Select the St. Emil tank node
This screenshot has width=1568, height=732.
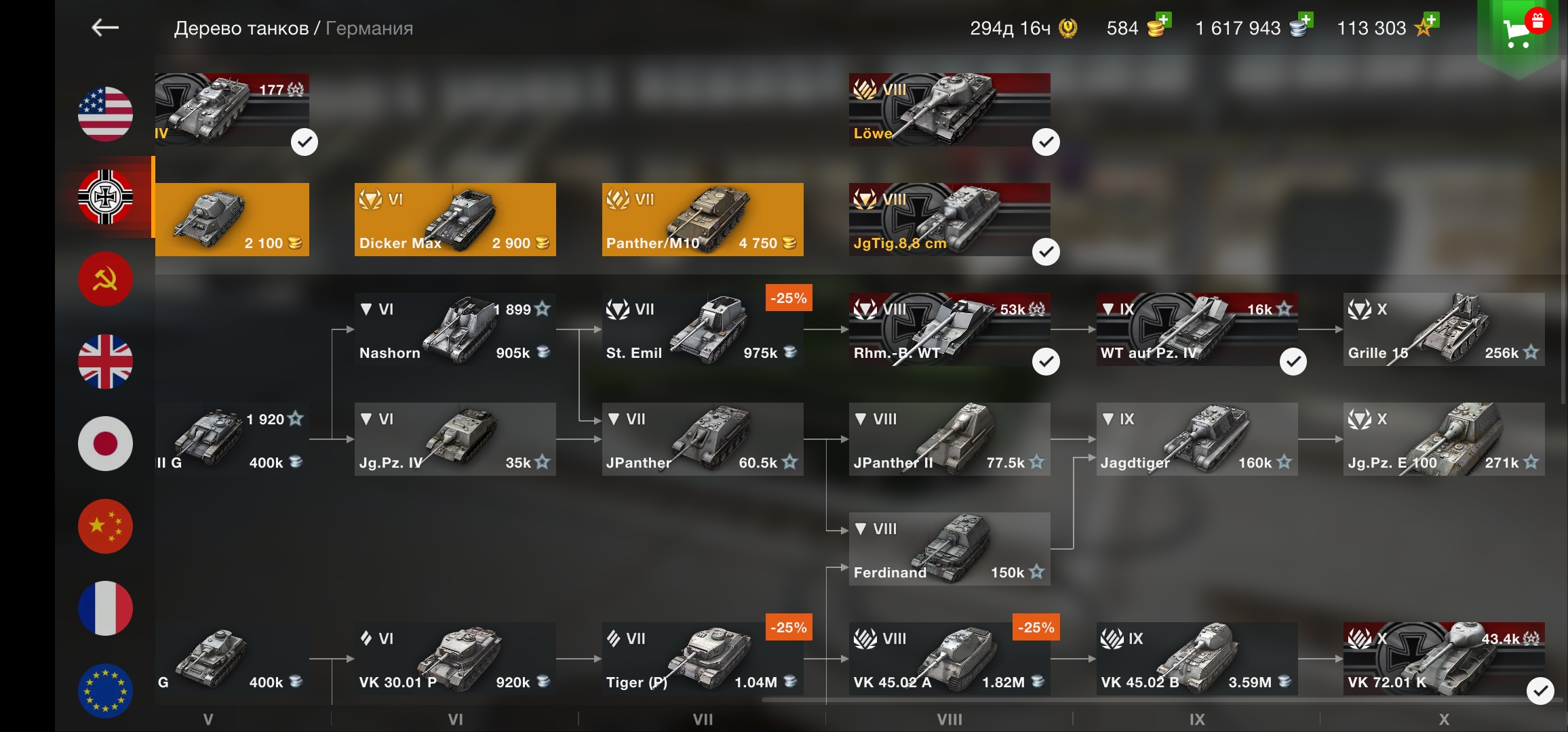[702, 329]
